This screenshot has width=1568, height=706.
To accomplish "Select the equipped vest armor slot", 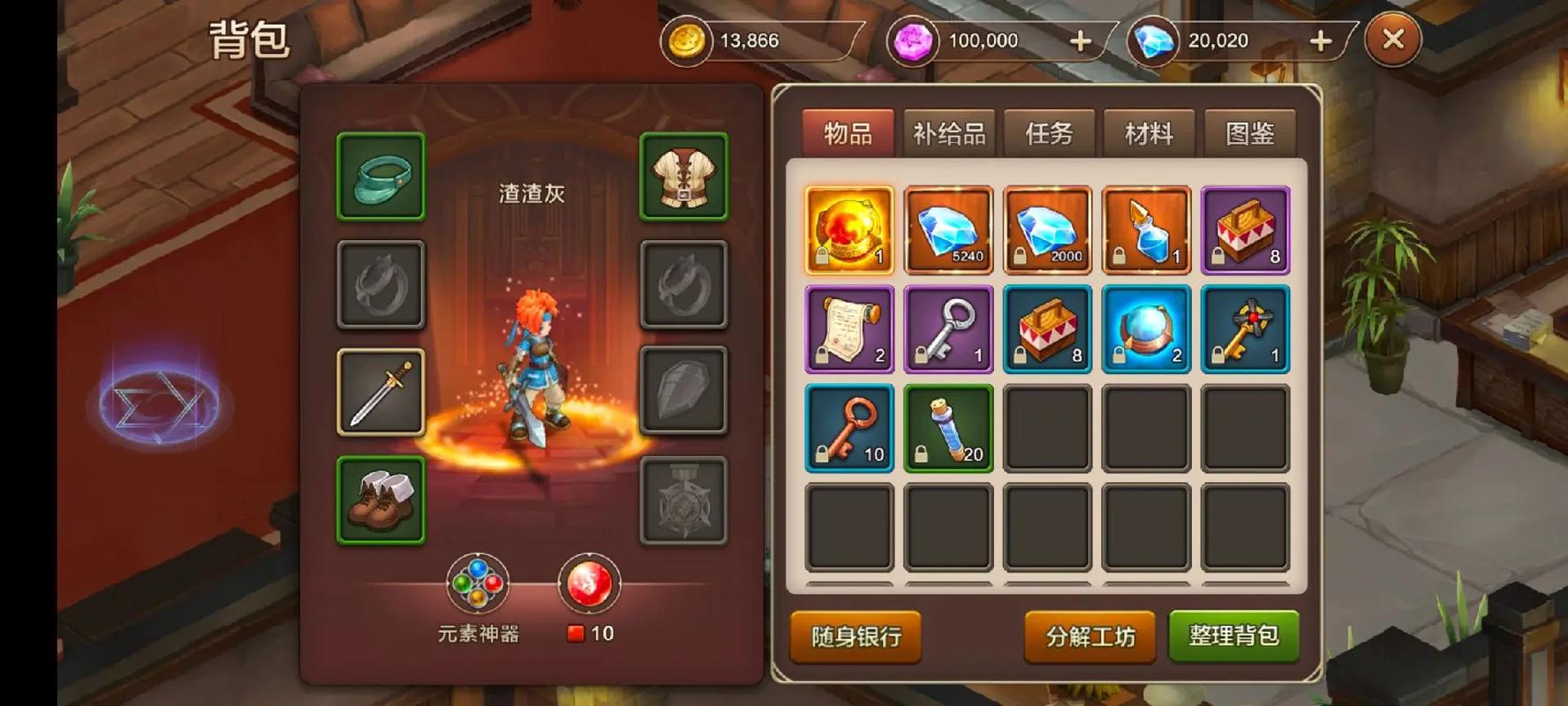I will (x=683, y=176).
